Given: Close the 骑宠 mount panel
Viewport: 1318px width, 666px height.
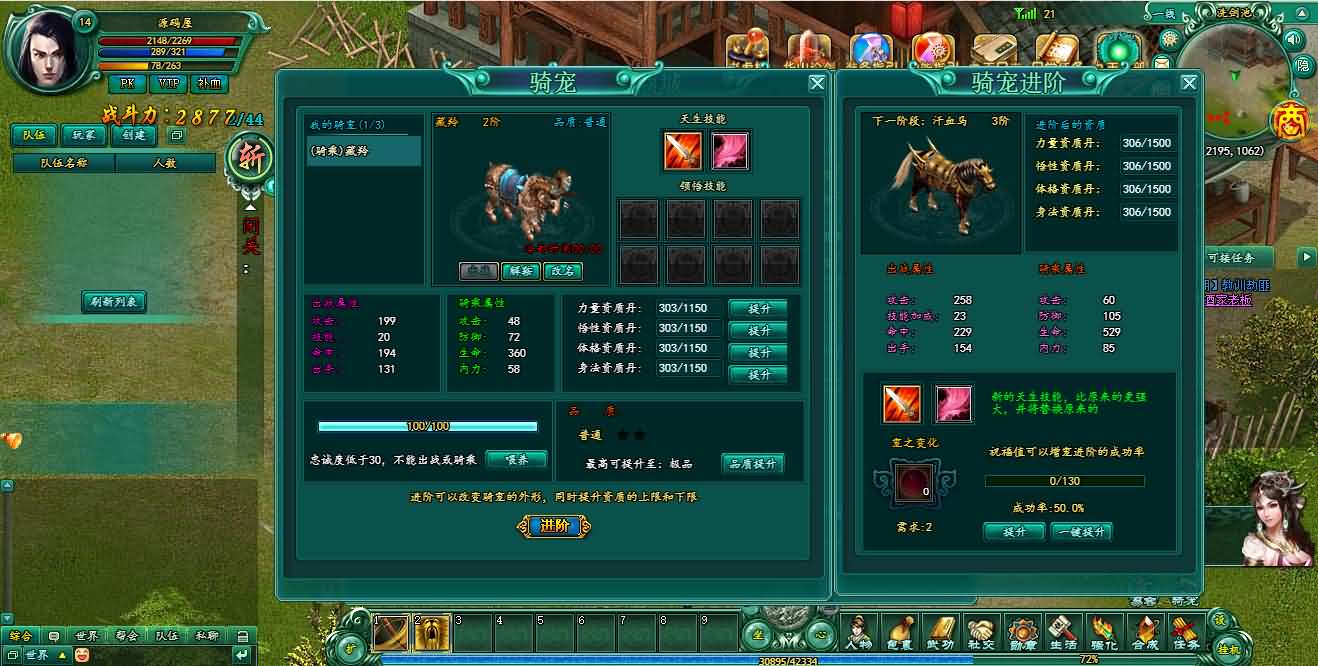Looking at the screenshot, I should click(817, 84).
